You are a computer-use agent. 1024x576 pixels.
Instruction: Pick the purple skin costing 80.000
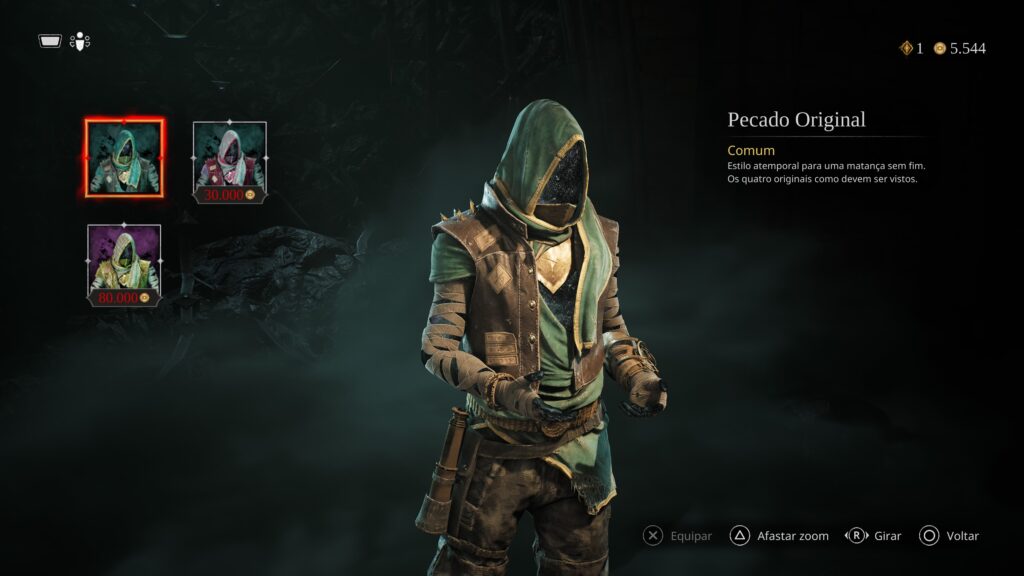pos(124,262)
